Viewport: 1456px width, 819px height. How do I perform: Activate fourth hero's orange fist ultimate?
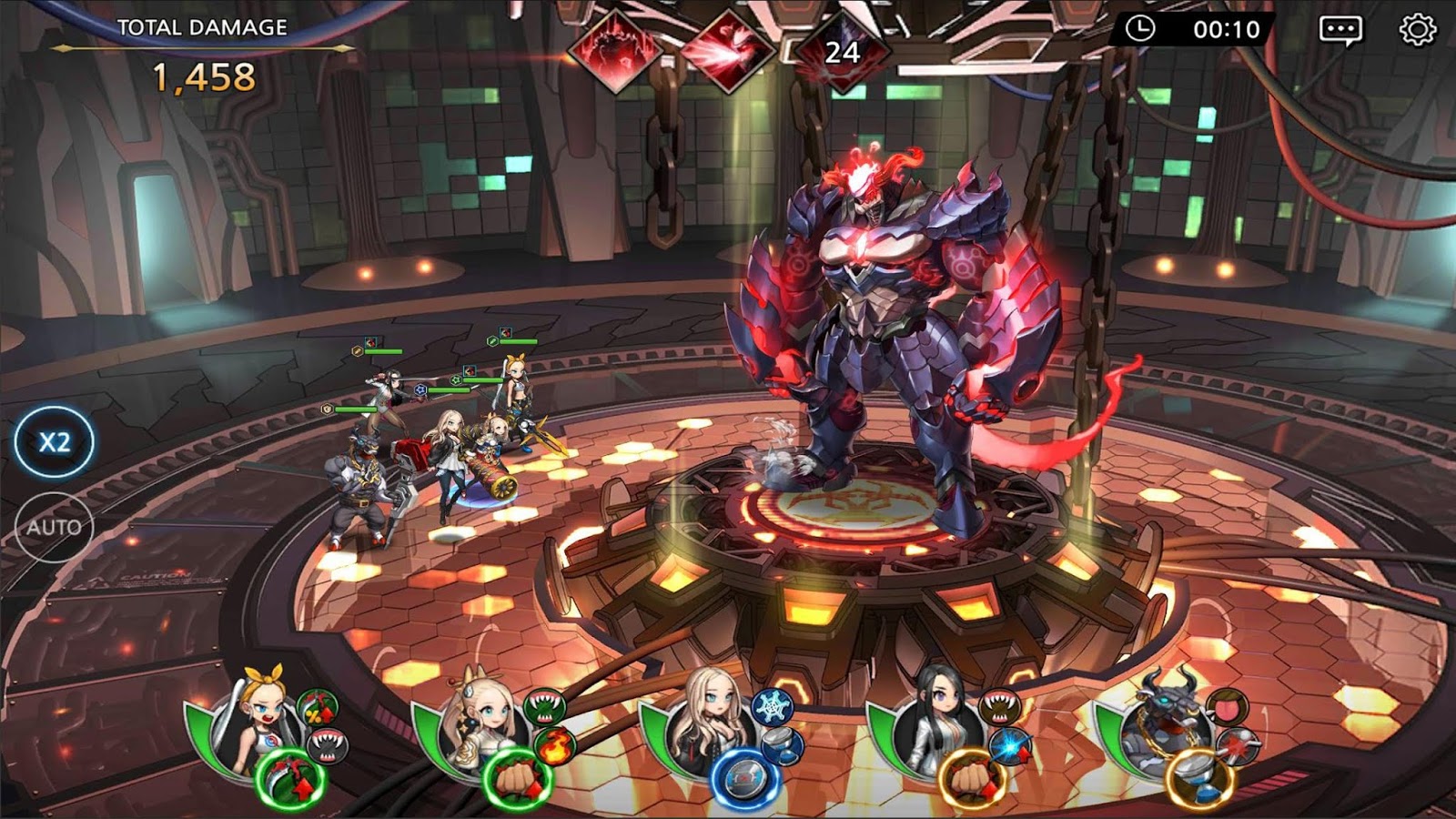971,781
